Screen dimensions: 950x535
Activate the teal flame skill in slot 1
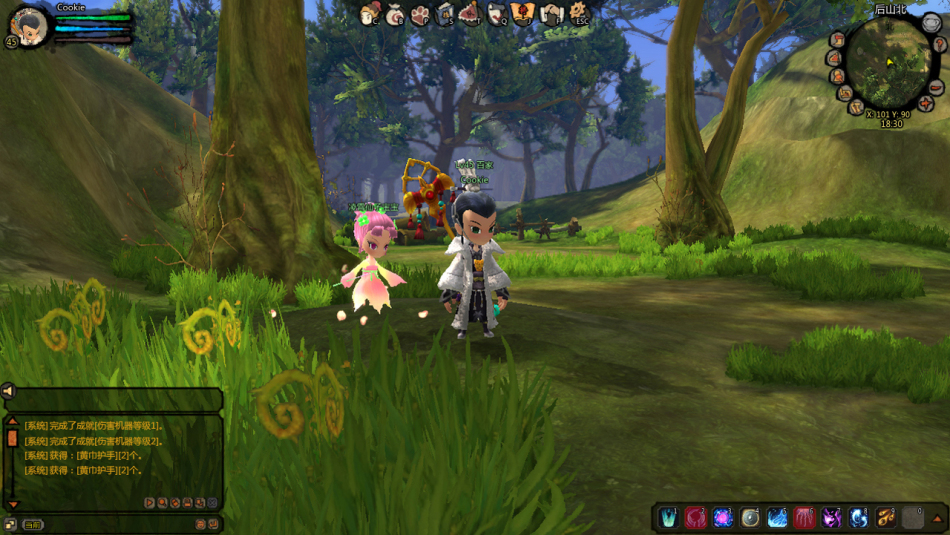click(669, 517)
